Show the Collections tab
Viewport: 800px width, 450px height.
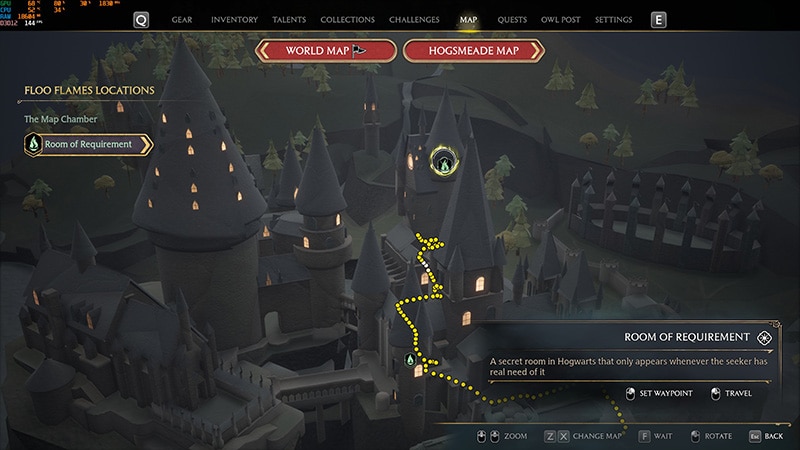pyautogui.click(x=347, y=20)
